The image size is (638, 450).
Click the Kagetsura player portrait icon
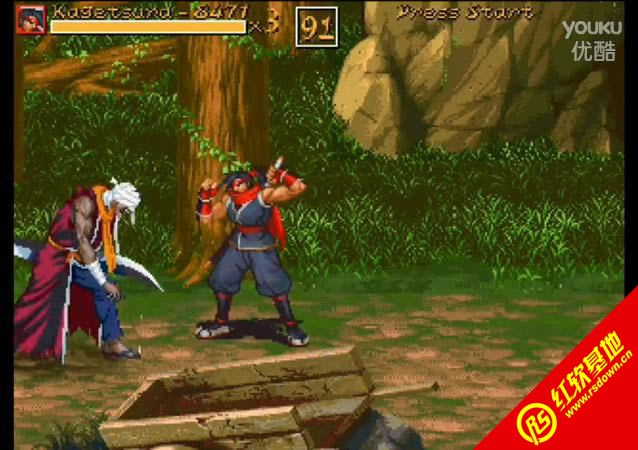(31, 18)
